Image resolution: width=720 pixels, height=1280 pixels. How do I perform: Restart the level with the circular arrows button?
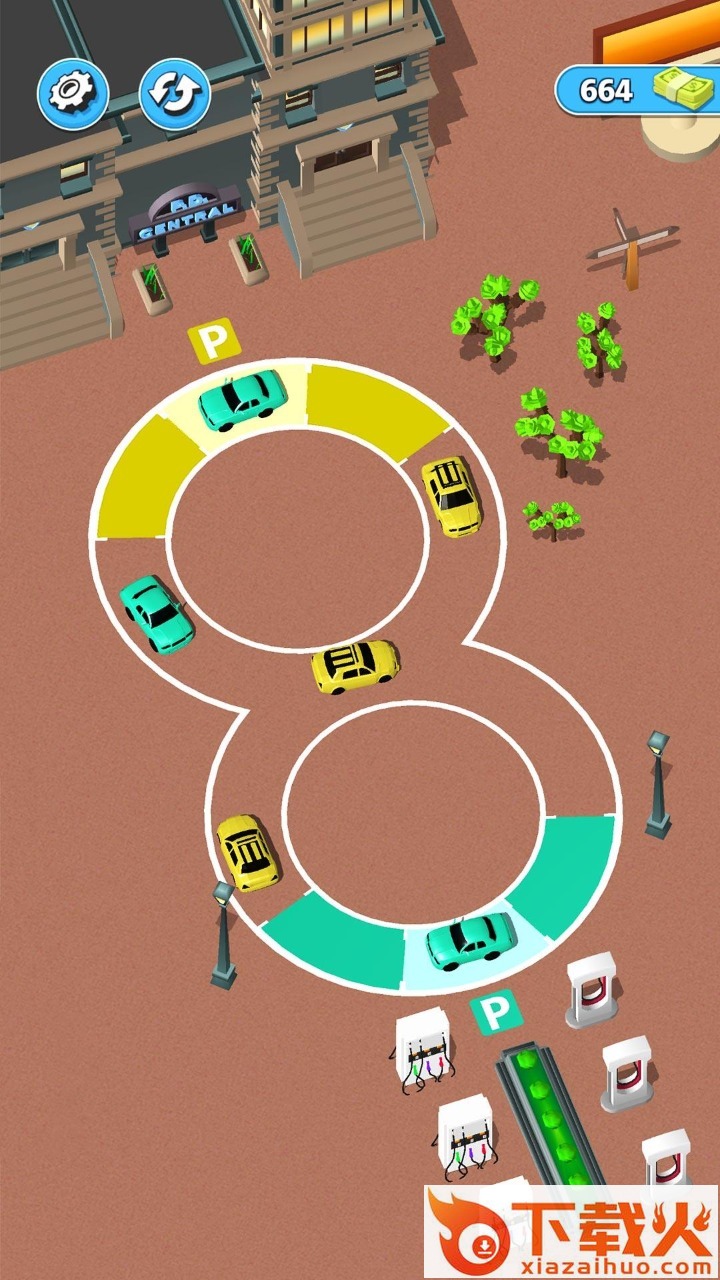click(174, 94)
